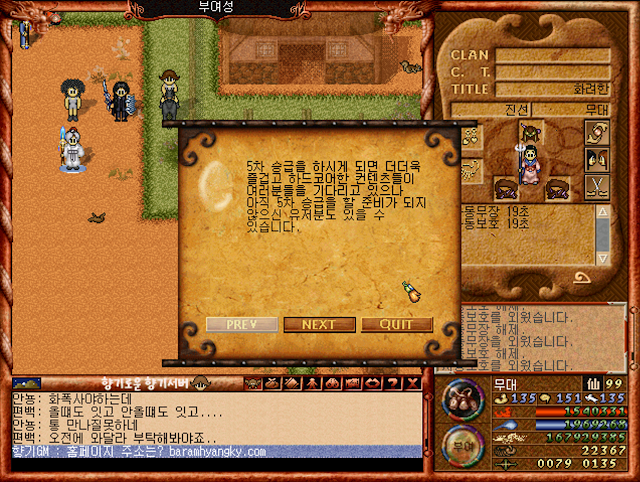The height and width of the screenshot is (482, 640).
Task: Go back with the PREV button
Action: 242,325
